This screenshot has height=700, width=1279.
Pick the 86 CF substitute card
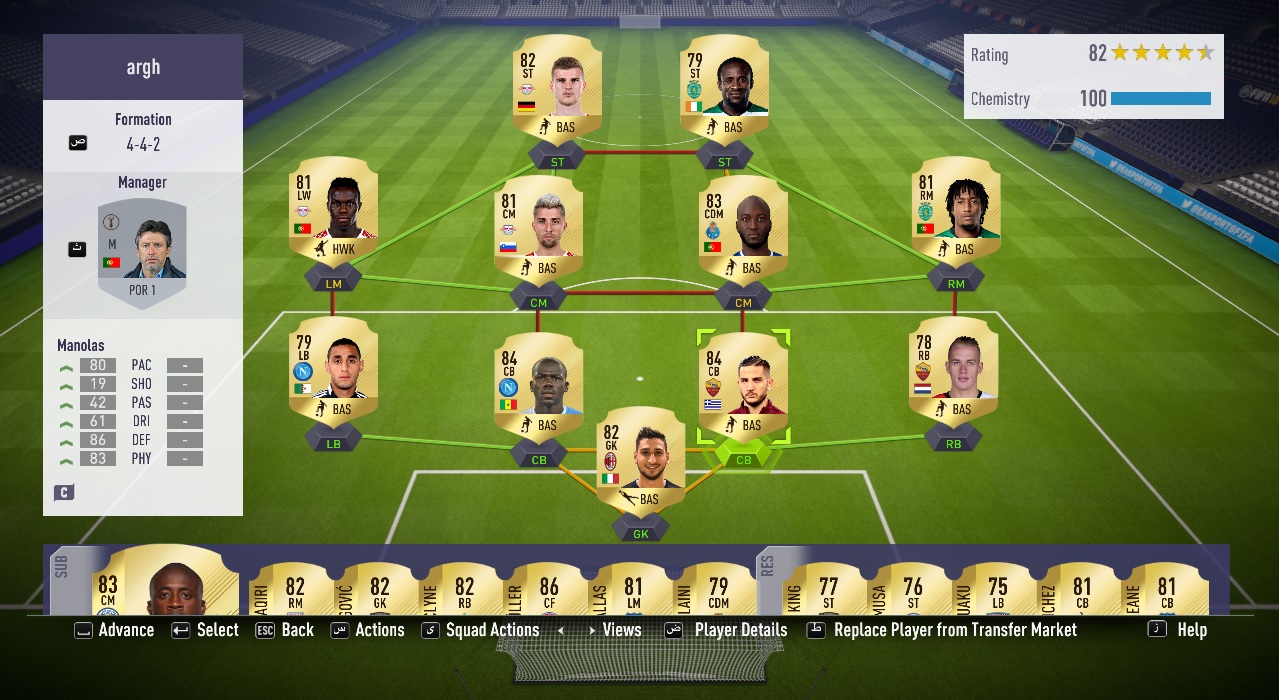click(548, 590)
